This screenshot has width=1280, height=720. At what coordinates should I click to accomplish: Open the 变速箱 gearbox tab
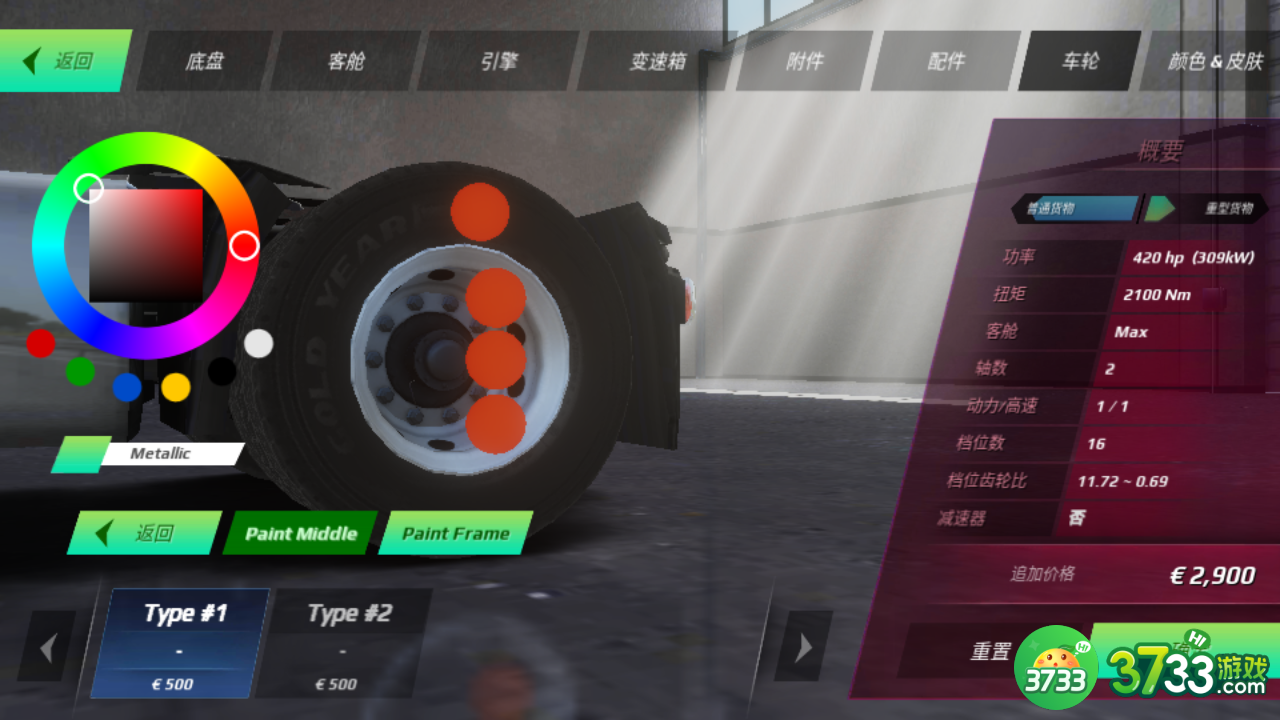tap(657, 62)
